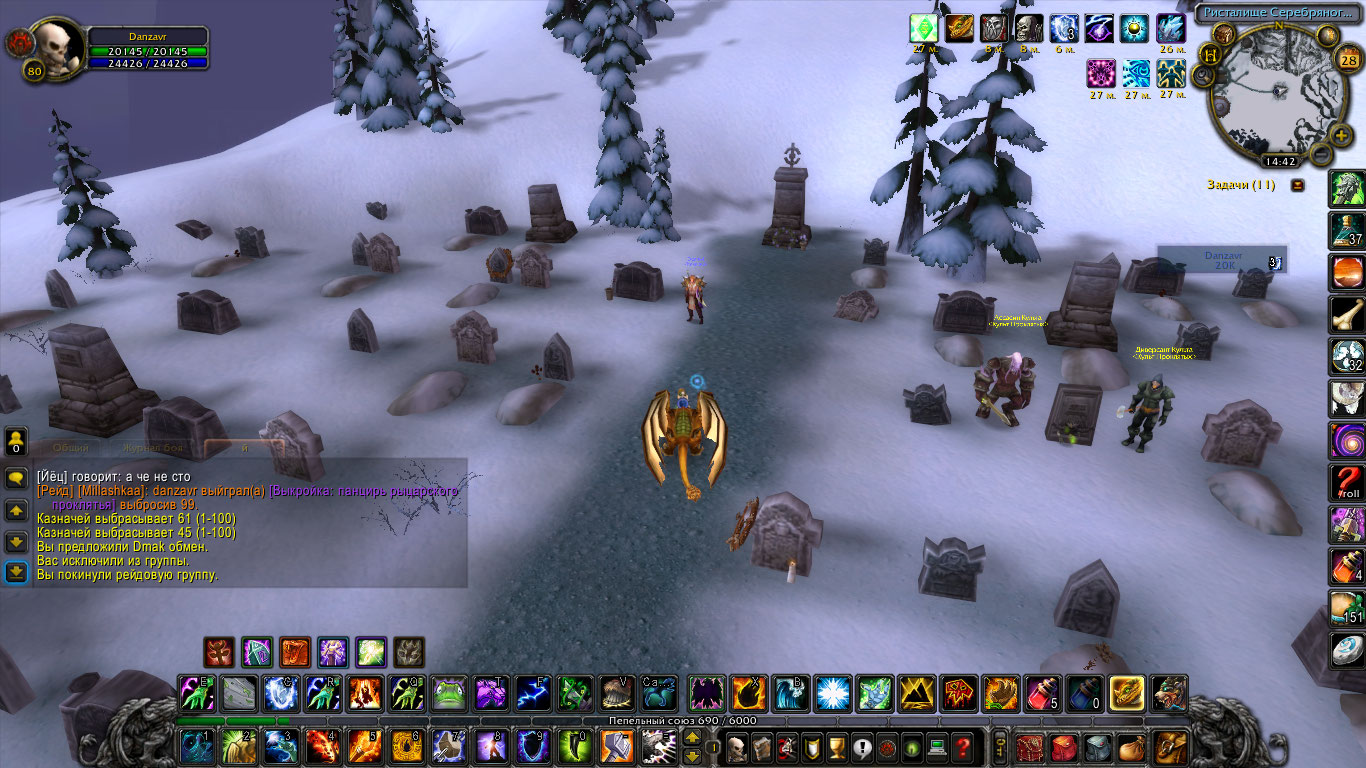
Task: Open the keyring with the key icon
Action: click(1000, 747)
